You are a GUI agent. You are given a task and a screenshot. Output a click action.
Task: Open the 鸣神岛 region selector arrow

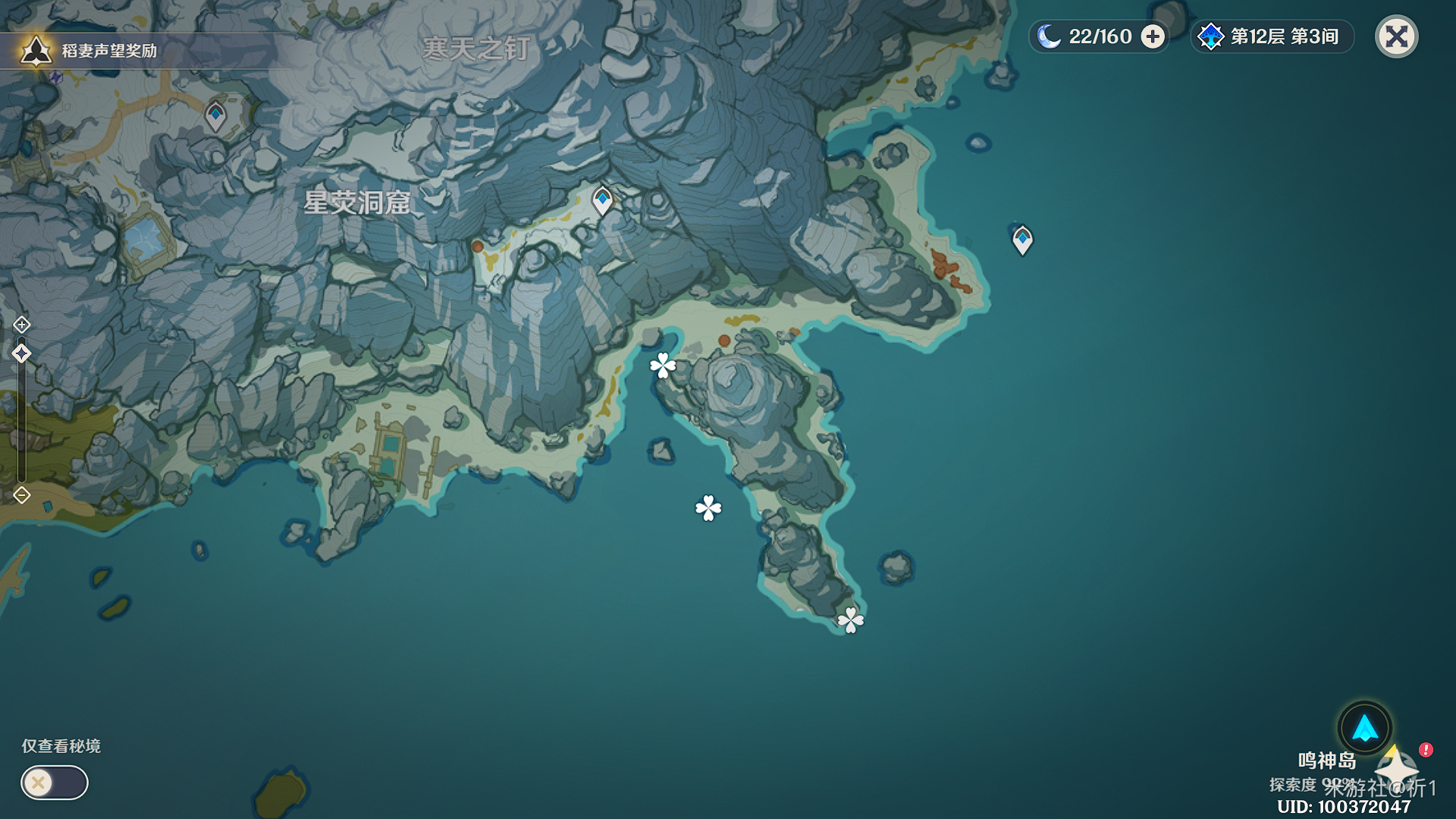pos(1364,728)
